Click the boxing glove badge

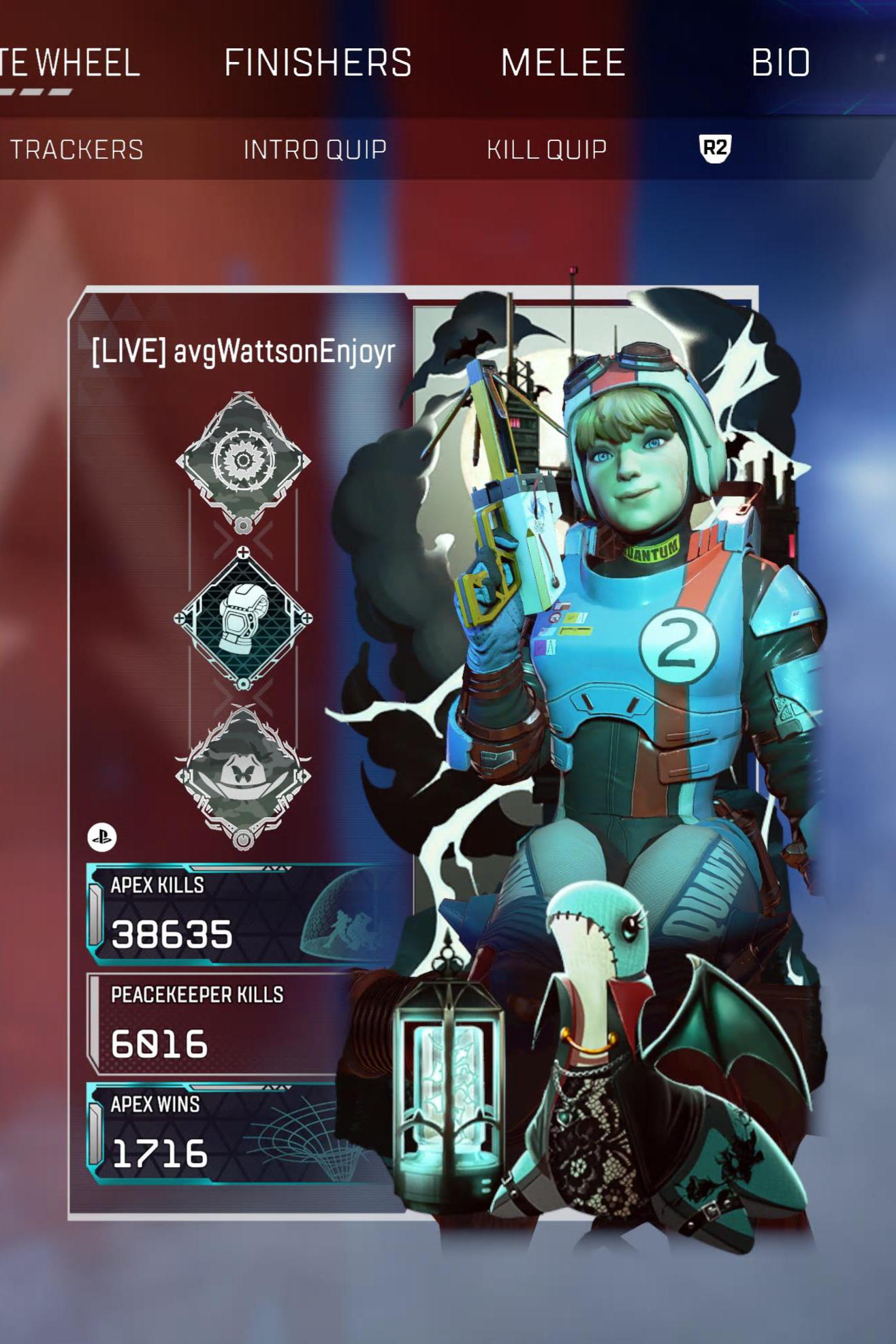[243, 618]
